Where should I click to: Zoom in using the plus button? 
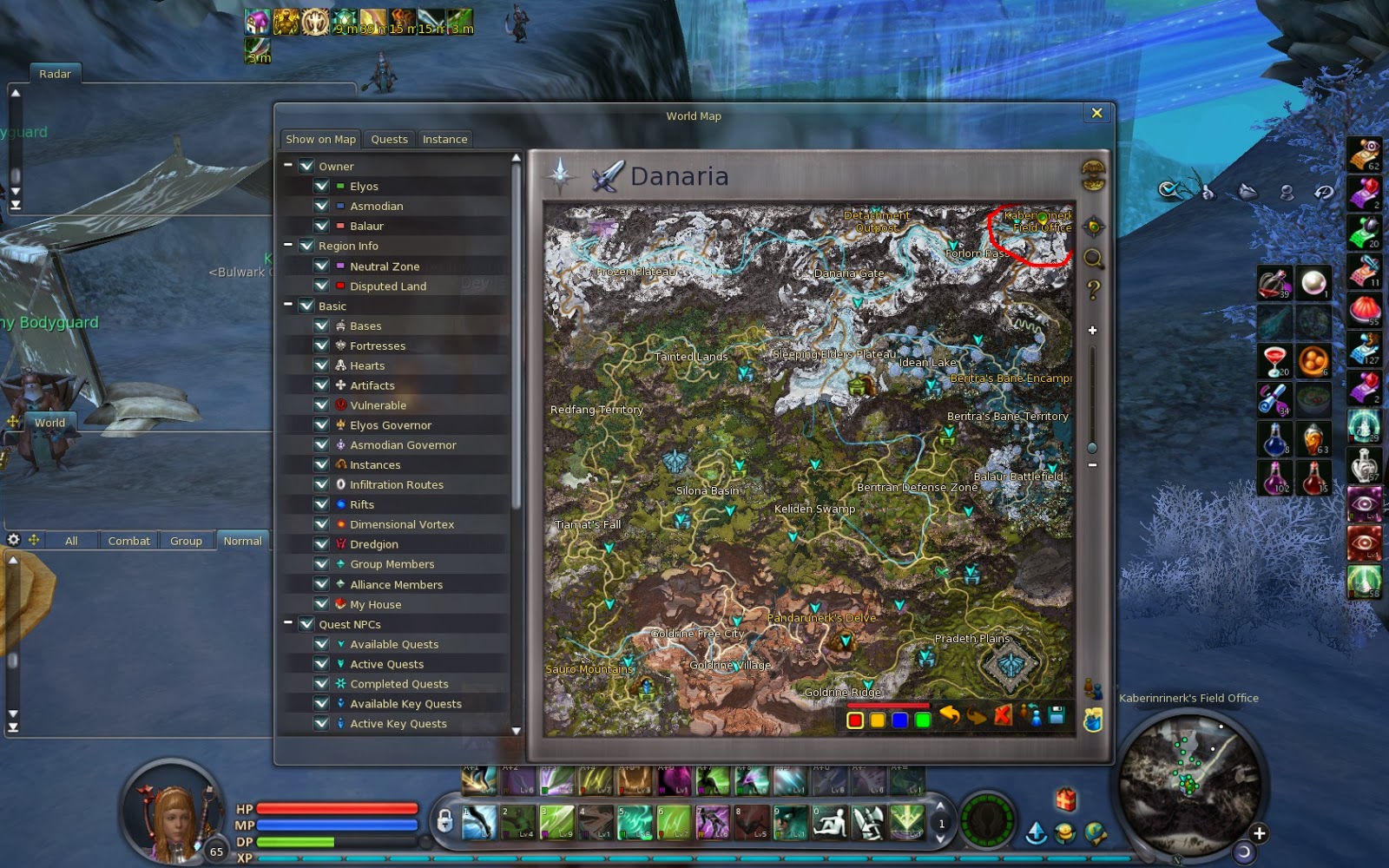pos(1091,331)
